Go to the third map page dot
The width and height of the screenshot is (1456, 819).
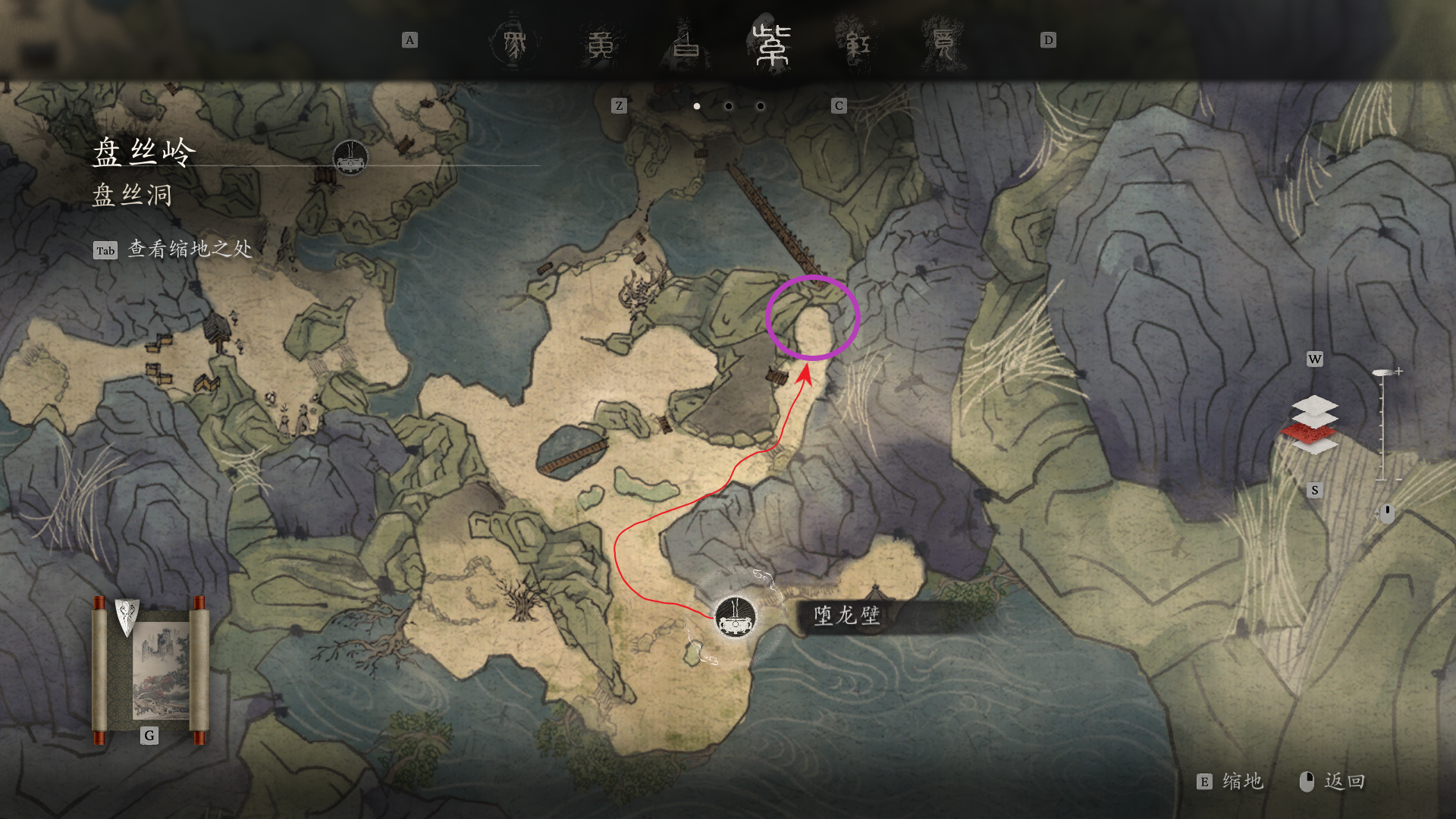[x=760, y=106]
